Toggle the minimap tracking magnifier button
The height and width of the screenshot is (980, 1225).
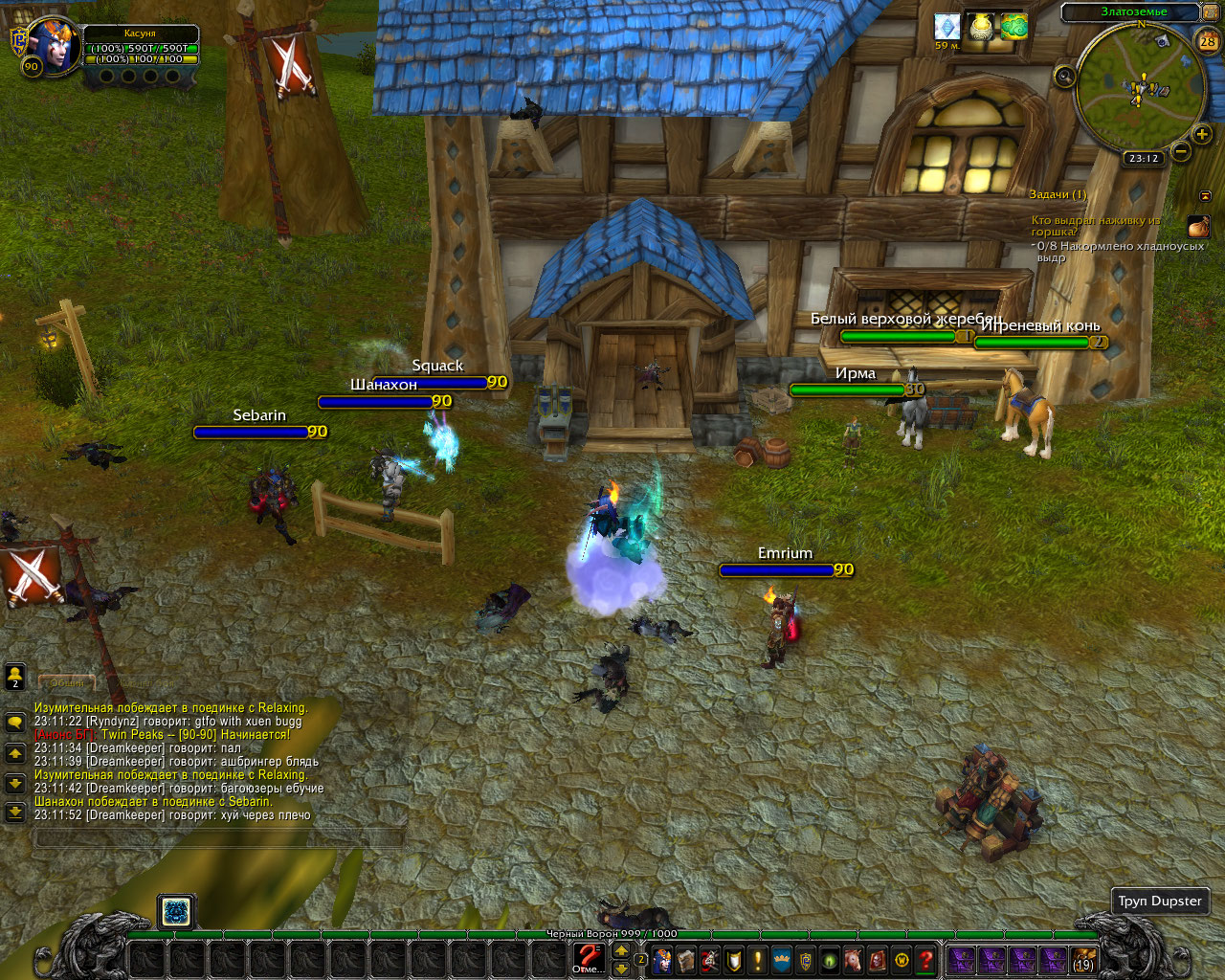point(1064,77)
